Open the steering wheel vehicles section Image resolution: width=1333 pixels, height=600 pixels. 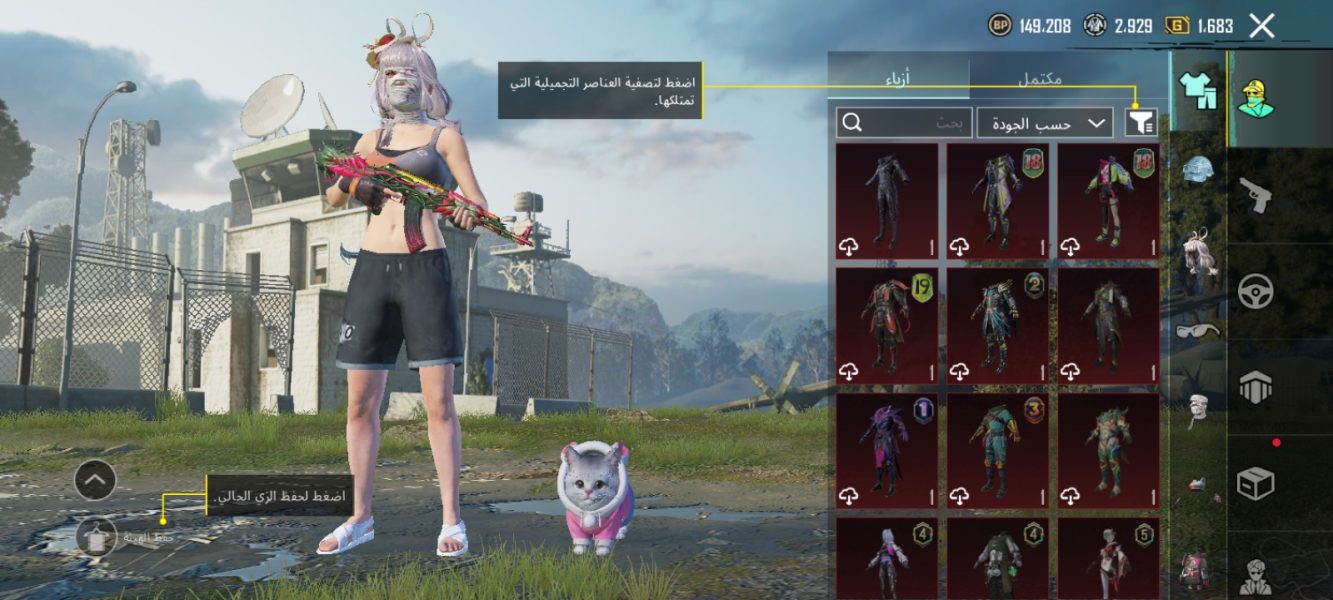point(1254,292)
